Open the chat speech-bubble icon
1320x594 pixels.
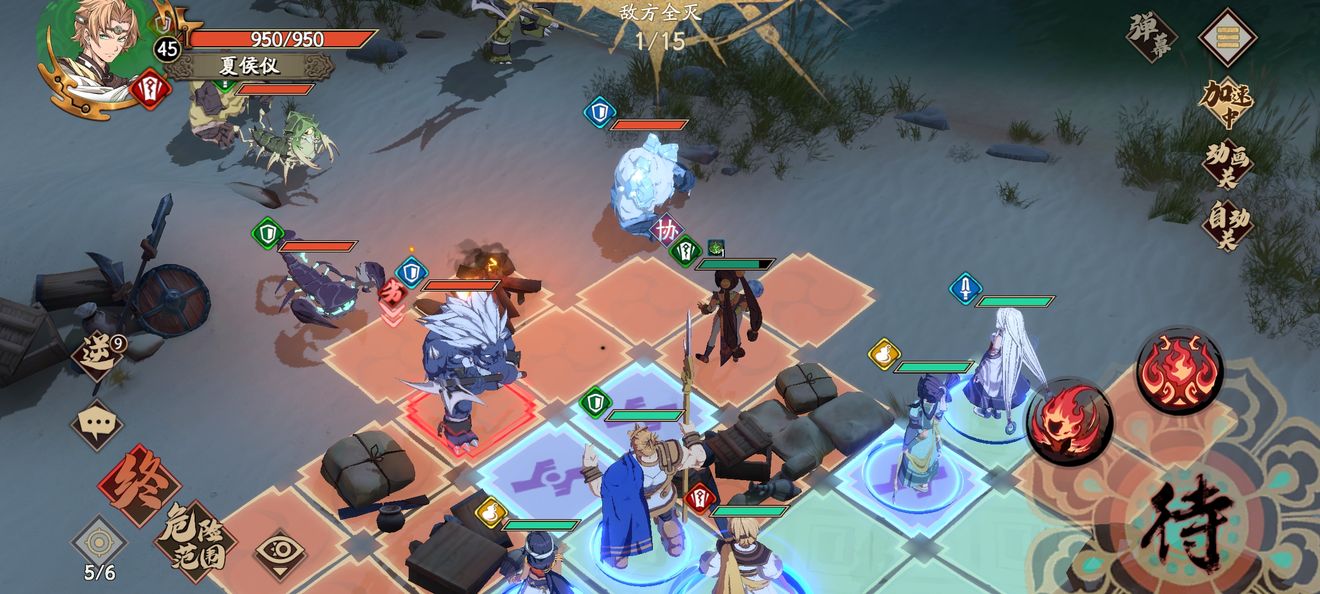97,424
